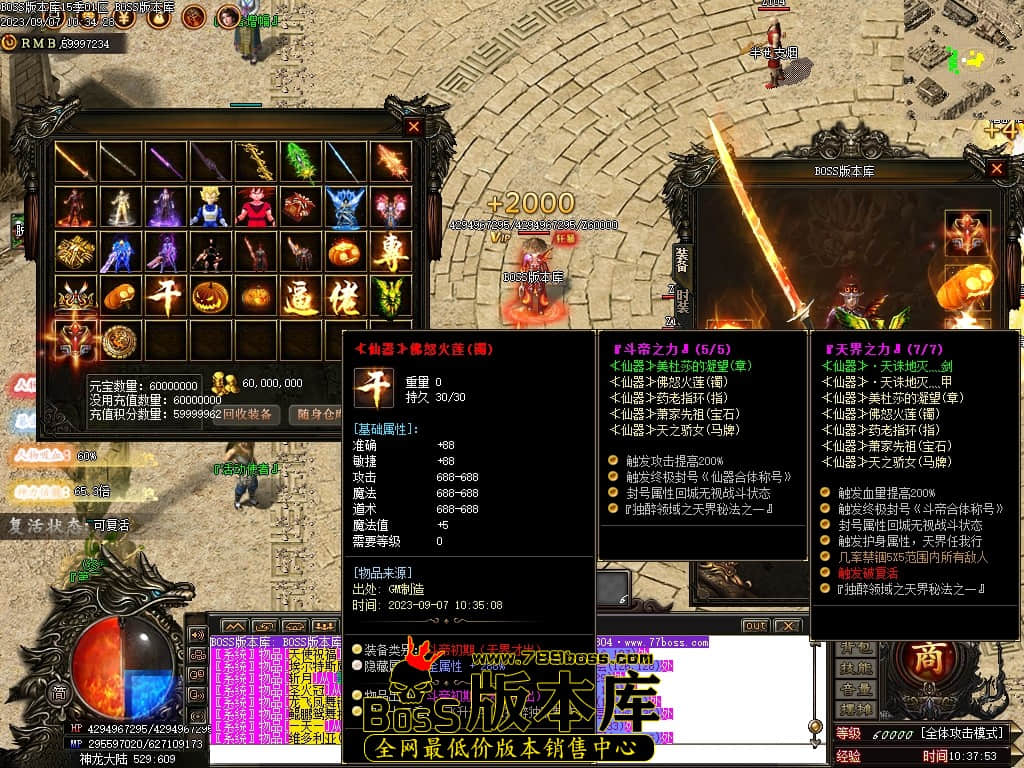Select the red Goku figure item
Image resolution: width=1024 pixels, height=768 pixels.
click(255, 207)
